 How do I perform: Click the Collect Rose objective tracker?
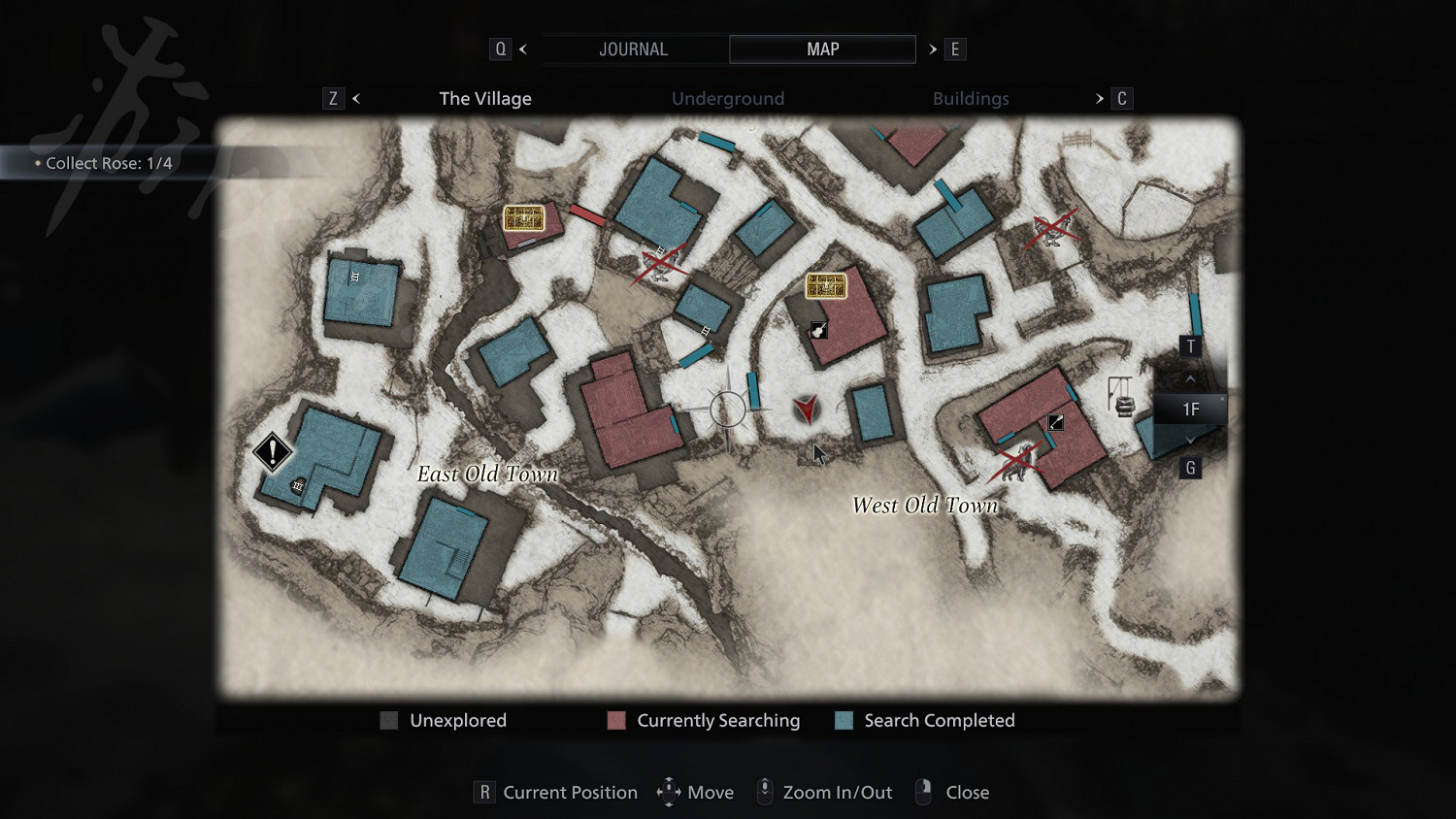[x=109, y=163]
